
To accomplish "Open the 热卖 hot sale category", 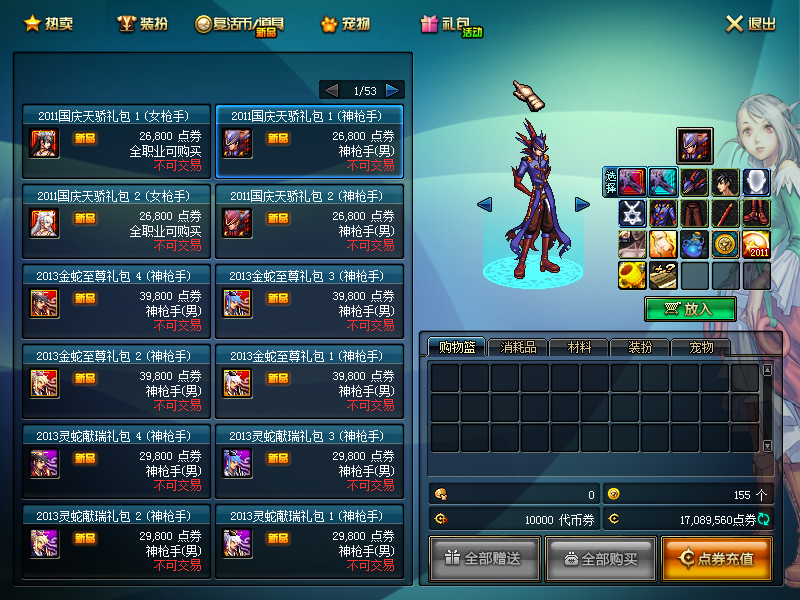I will (x=47, y=23).
